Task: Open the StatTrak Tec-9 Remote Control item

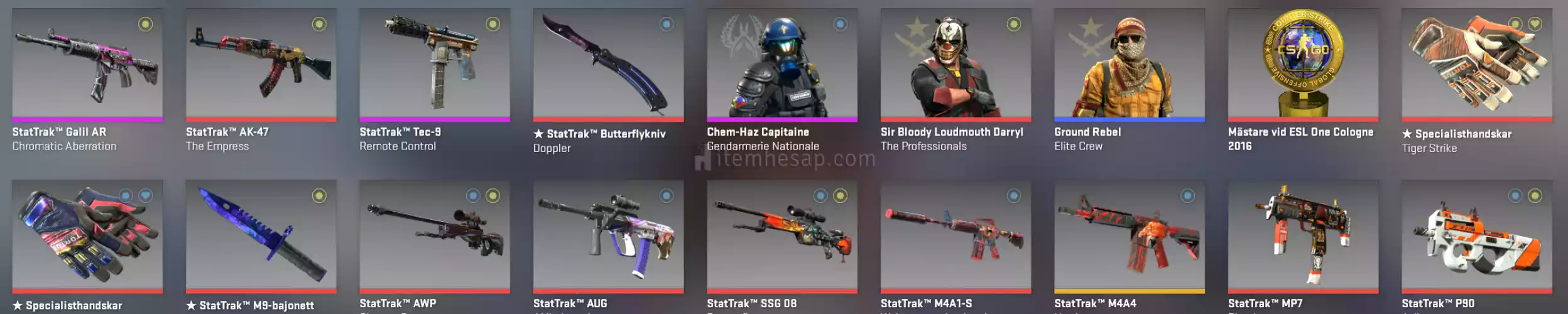Action: point(434,65)
